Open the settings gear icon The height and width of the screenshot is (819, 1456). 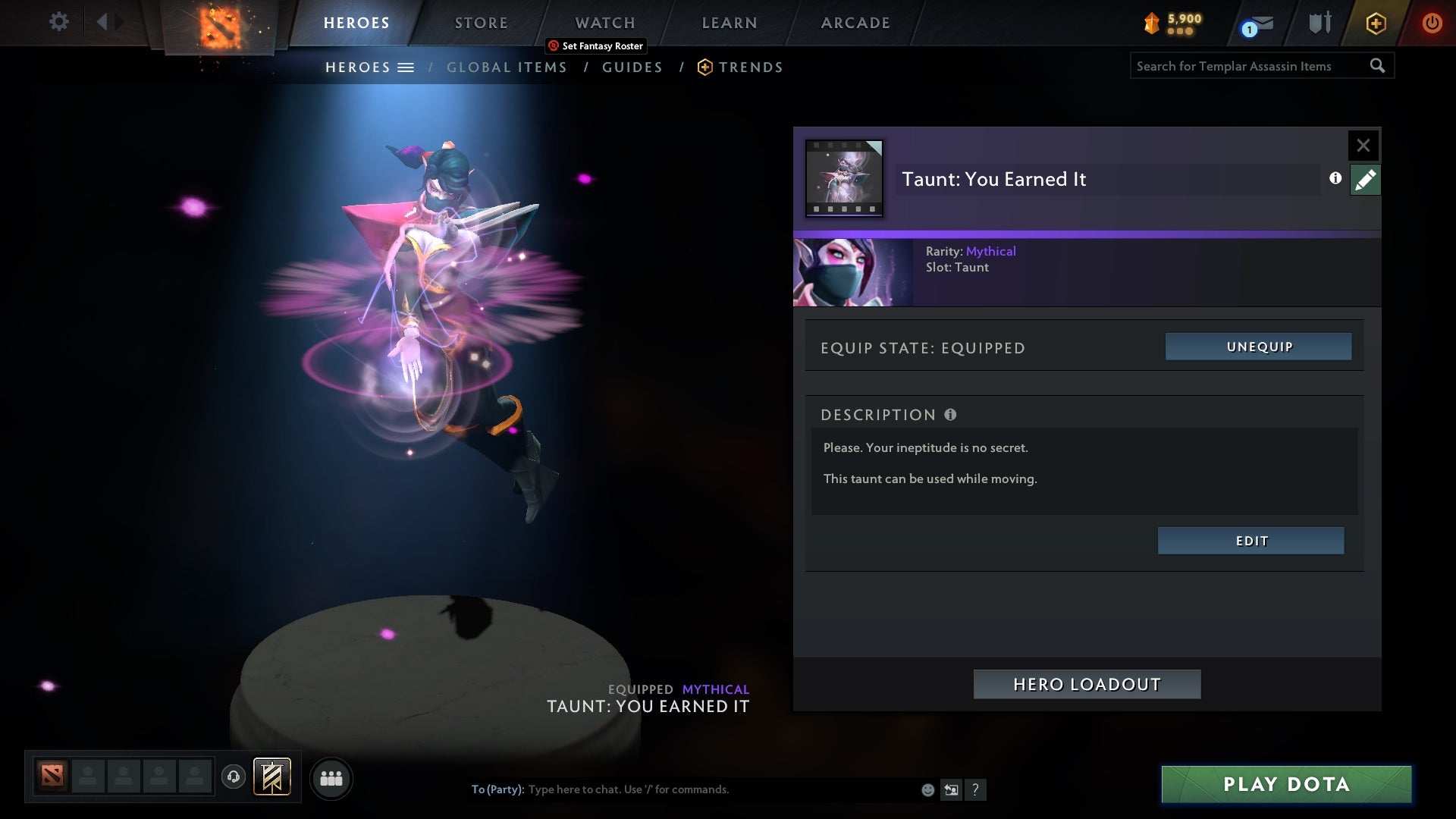tap(59, 22)
